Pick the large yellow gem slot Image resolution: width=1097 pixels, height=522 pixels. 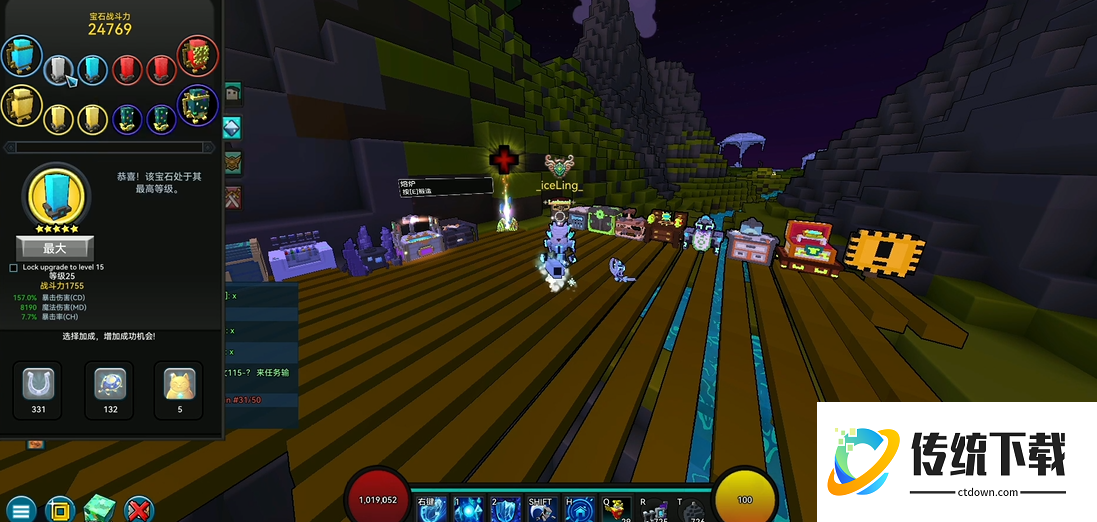[20, 105]
